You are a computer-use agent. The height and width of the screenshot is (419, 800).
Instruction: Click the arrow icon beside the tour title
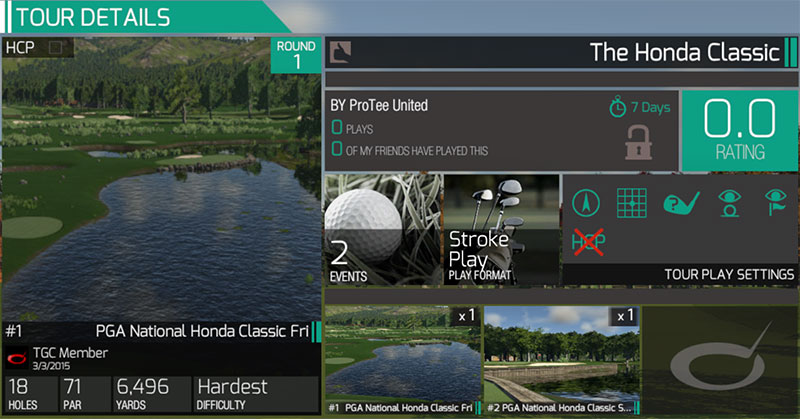(x=341, y=52)
